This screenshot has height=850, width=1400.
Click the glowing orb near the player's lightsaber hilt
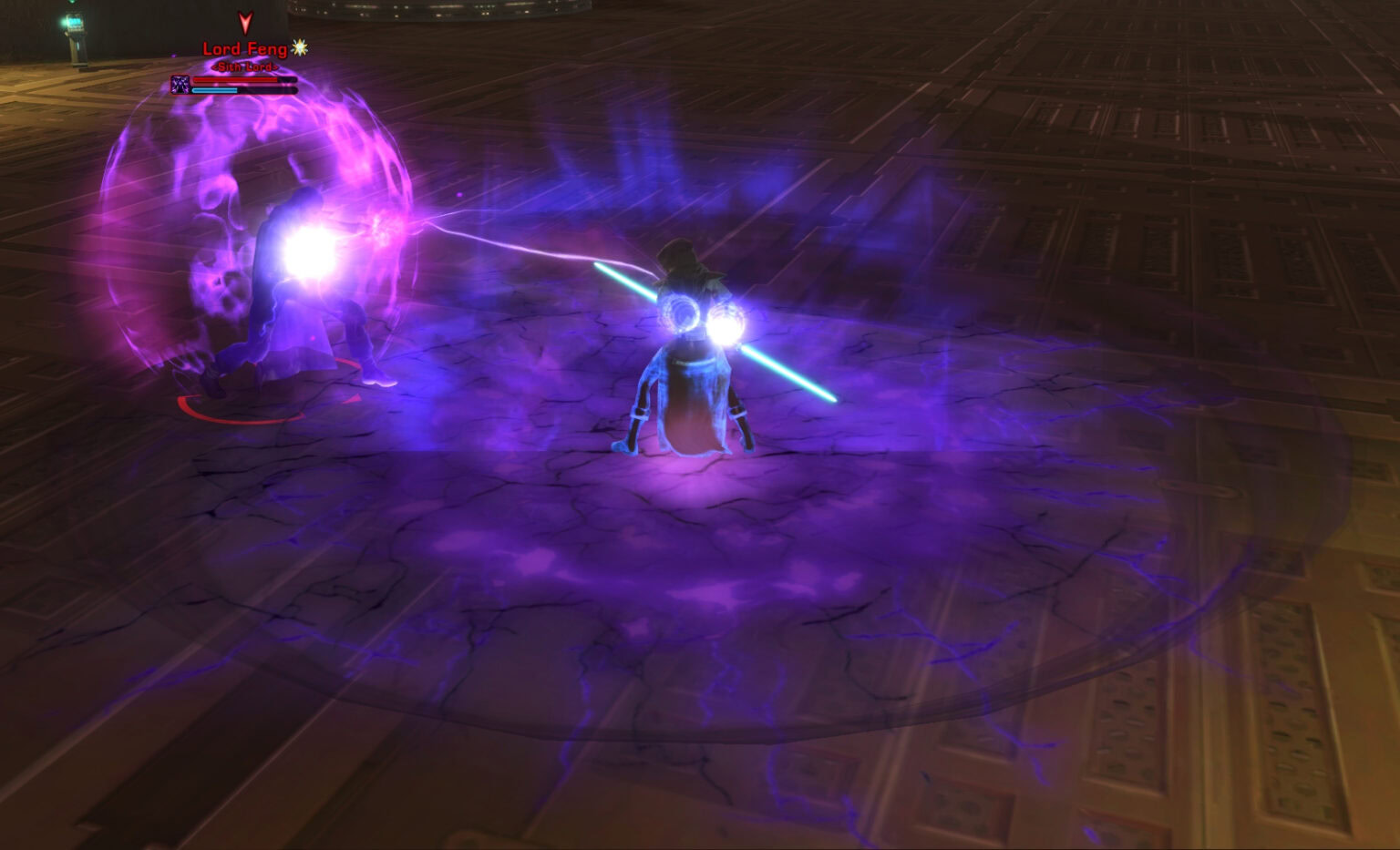728,324
